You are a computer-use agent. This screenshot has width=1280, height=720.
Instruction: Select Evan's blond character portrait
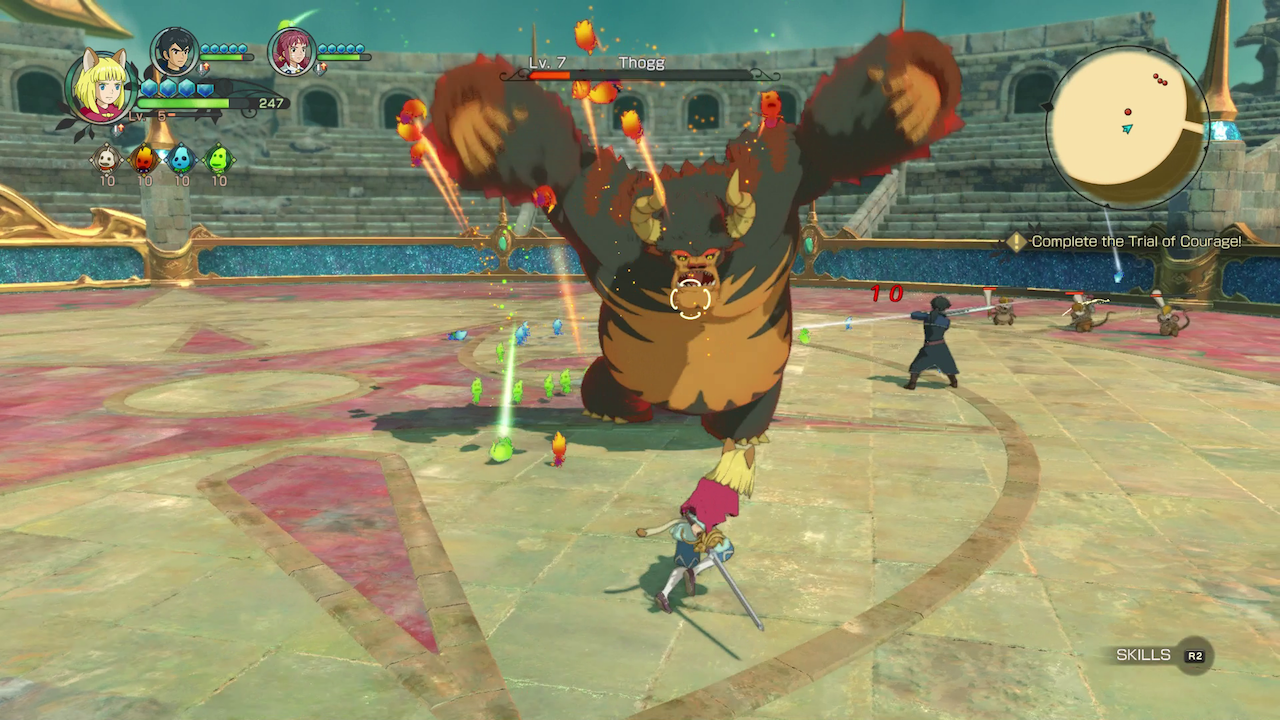coord(101,86)
